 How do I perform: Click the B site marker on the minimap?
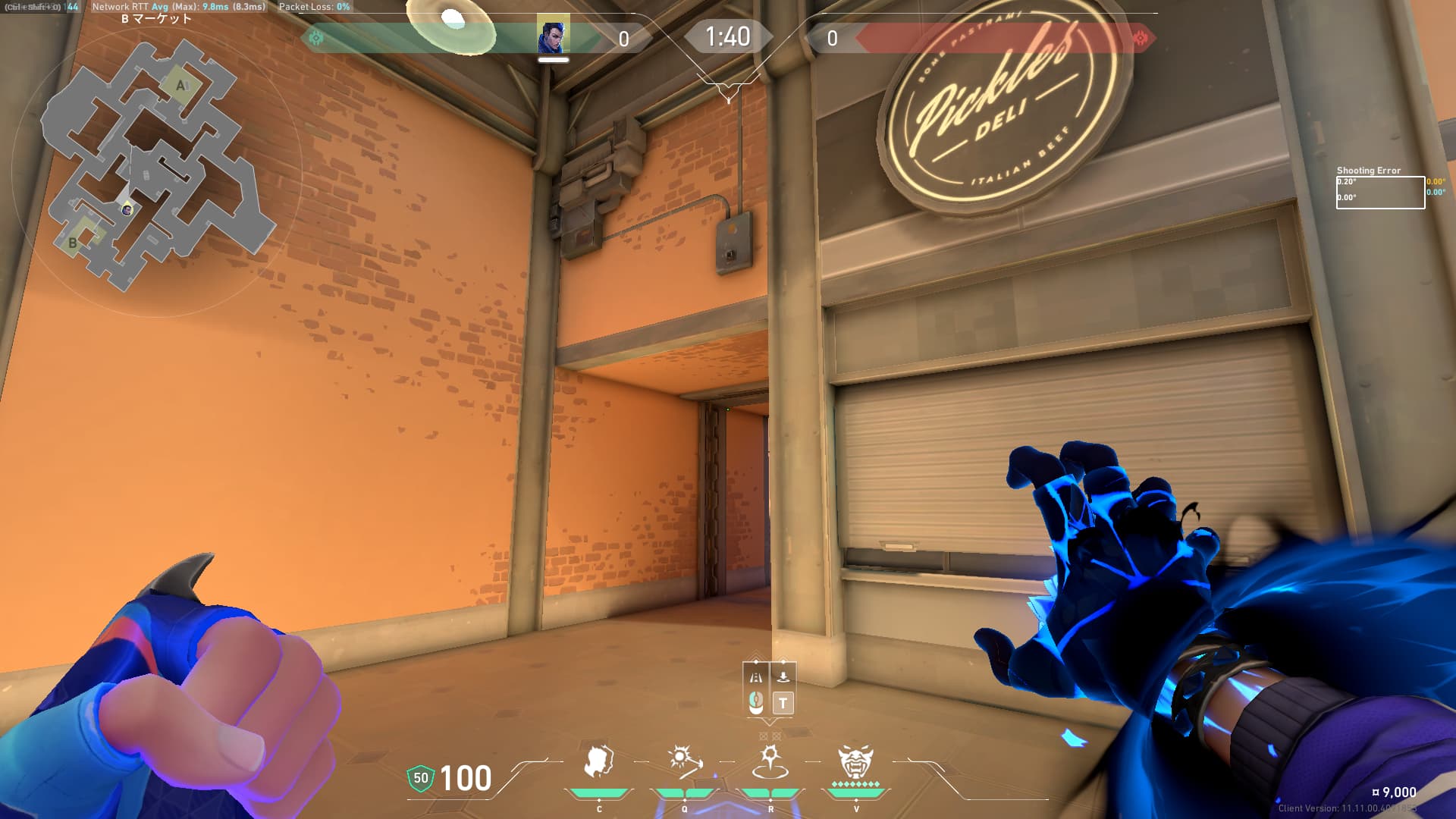(x=73, y=243)
